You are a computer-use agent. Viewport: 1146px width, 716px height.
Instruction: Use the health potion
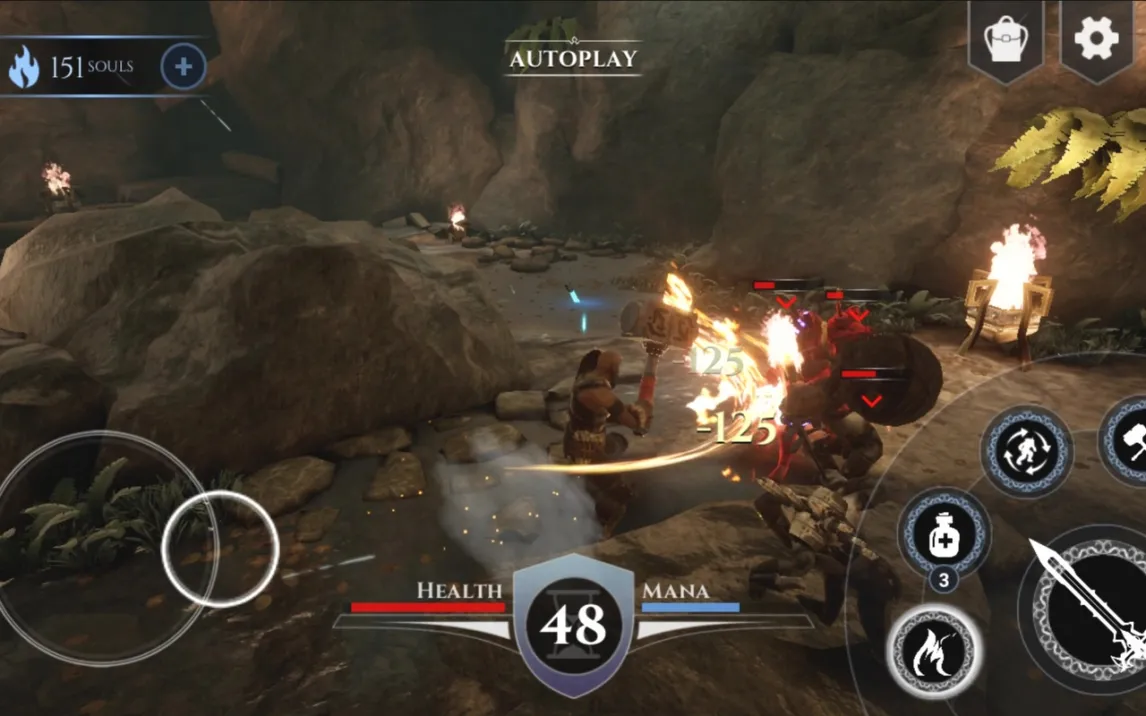tap(944, 534)
